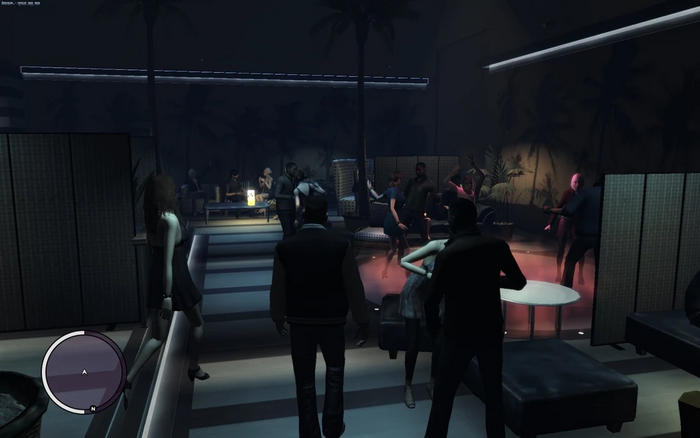The width and height of the screenshot is (700, 438).
Task: Select the north N marker on radar
Action: click(91, 409)
